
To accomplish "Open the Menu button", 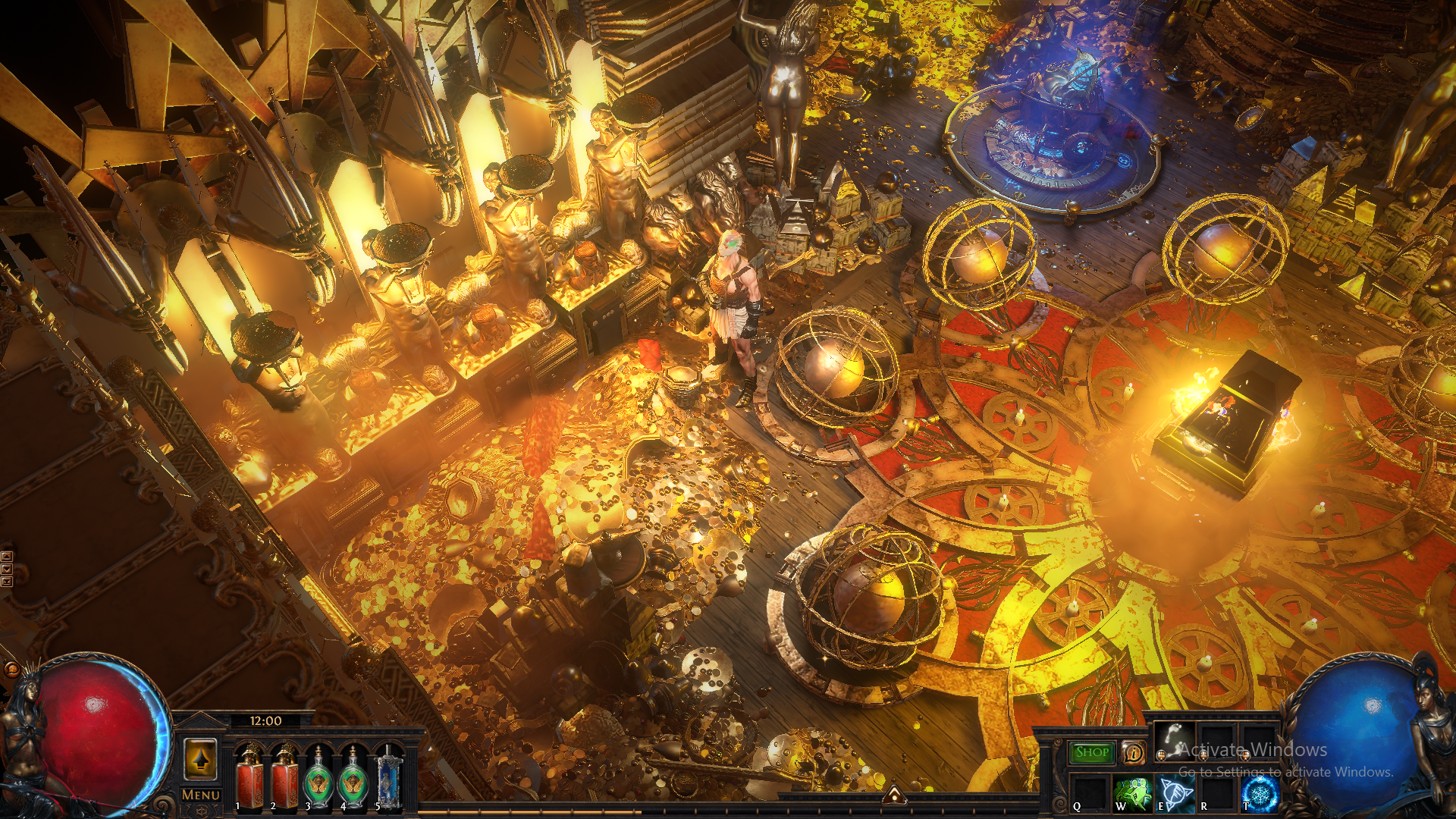I will (x=201, y=795).
